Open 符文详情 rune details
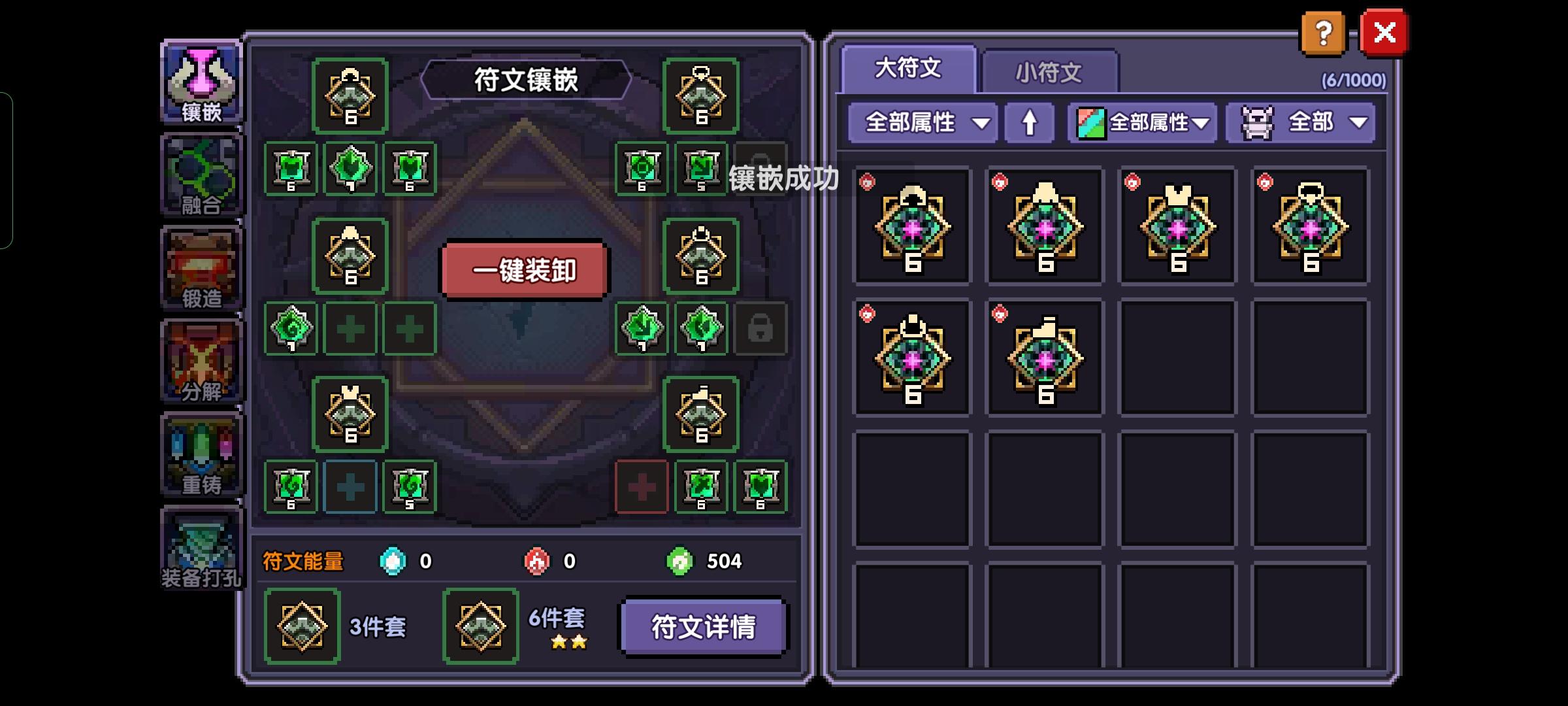 point(702,626)
